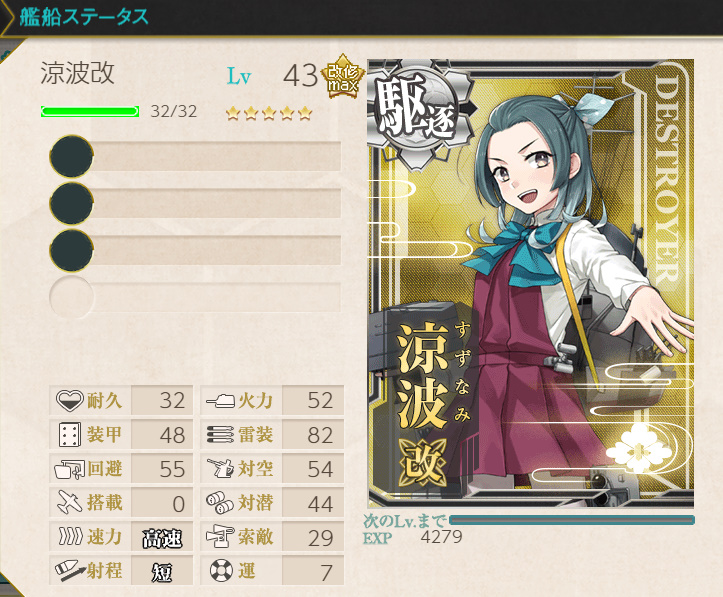Select the Suzunami Kai destroyer card
This screenshot has width=723, height=597.
531,283
